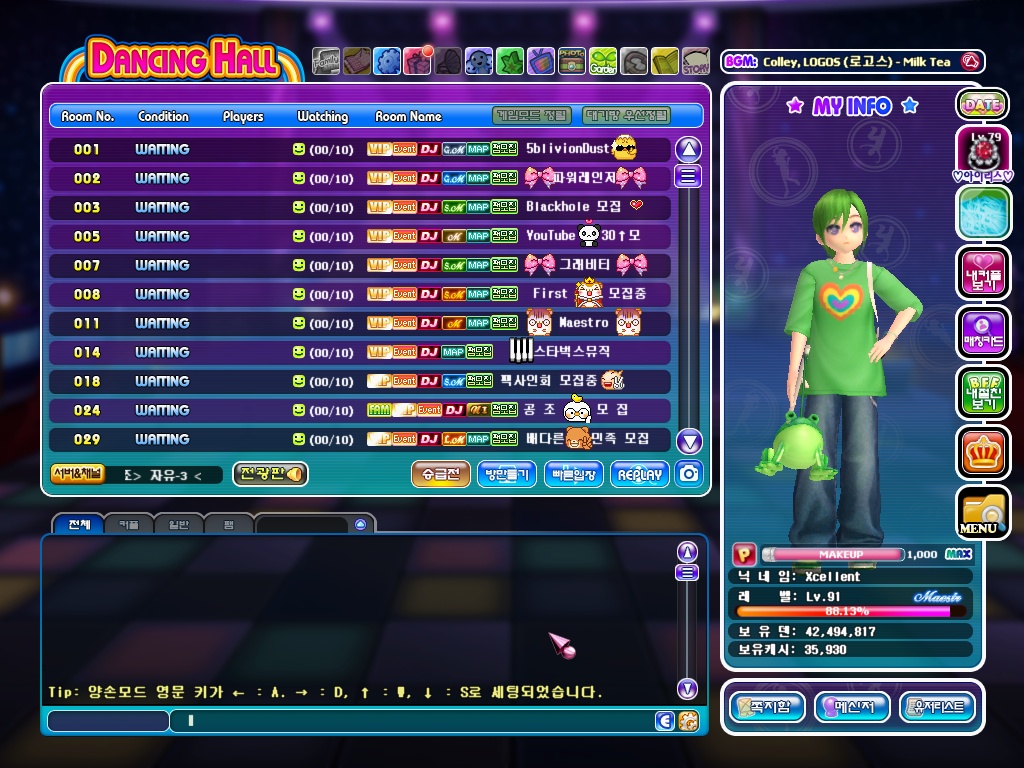The image size is (1024, 768).
Task: Join room 001 5blivionDust
Action: pos(360,149)
